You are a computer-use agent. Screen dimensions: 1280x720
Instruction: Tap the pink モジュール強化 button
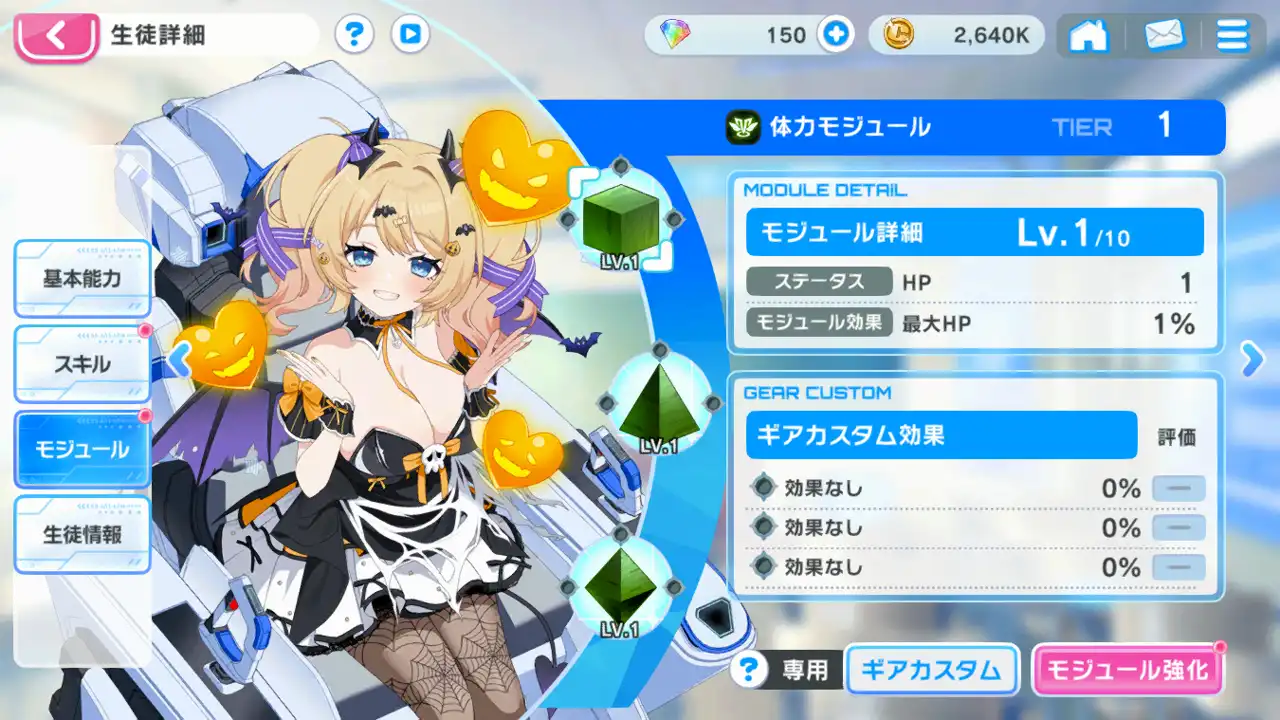pos(1127,670)
